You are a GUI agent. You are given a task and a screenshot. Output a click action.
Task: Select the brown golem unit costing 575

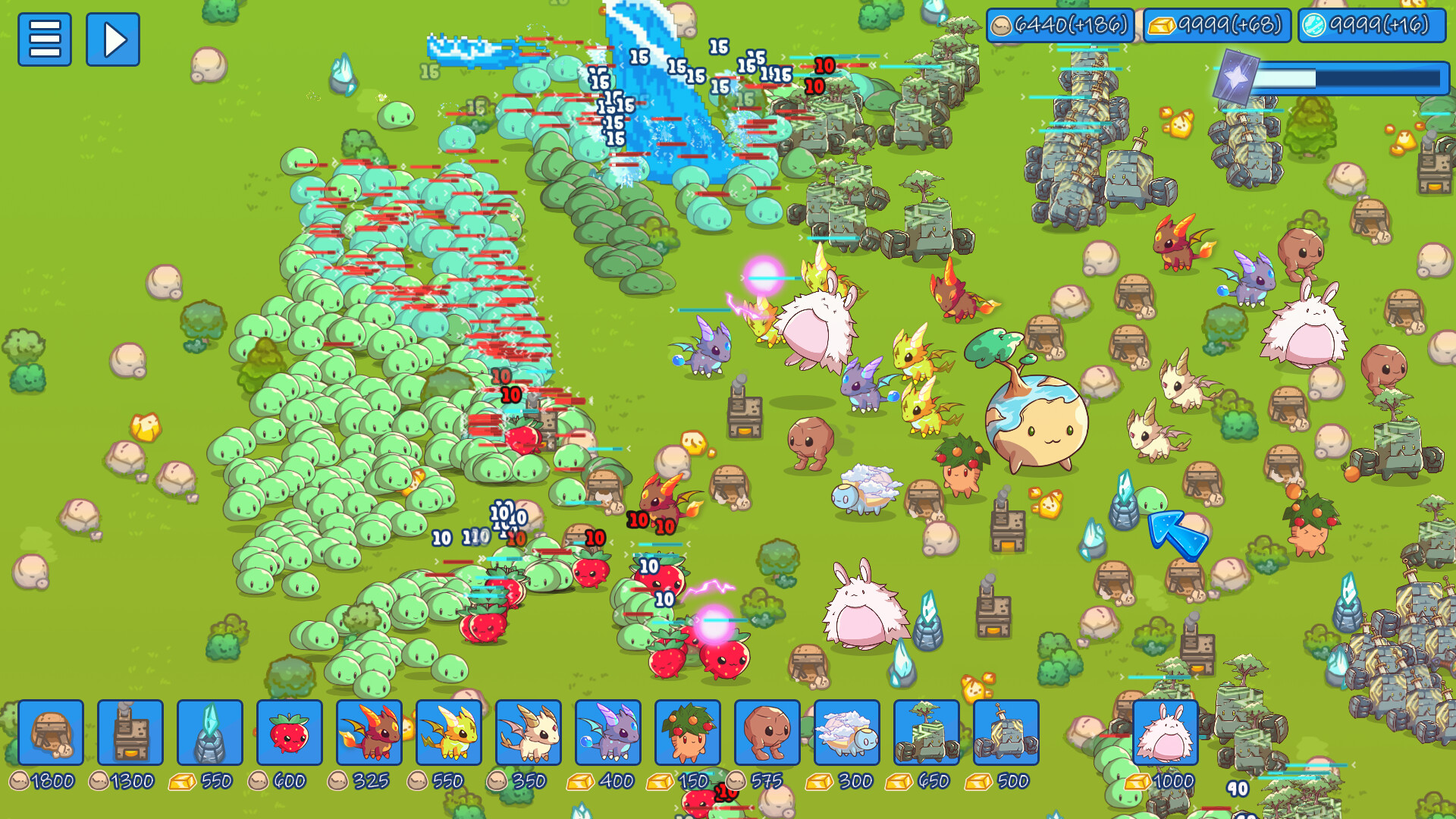pyautogui.click(x=766, y=733)
